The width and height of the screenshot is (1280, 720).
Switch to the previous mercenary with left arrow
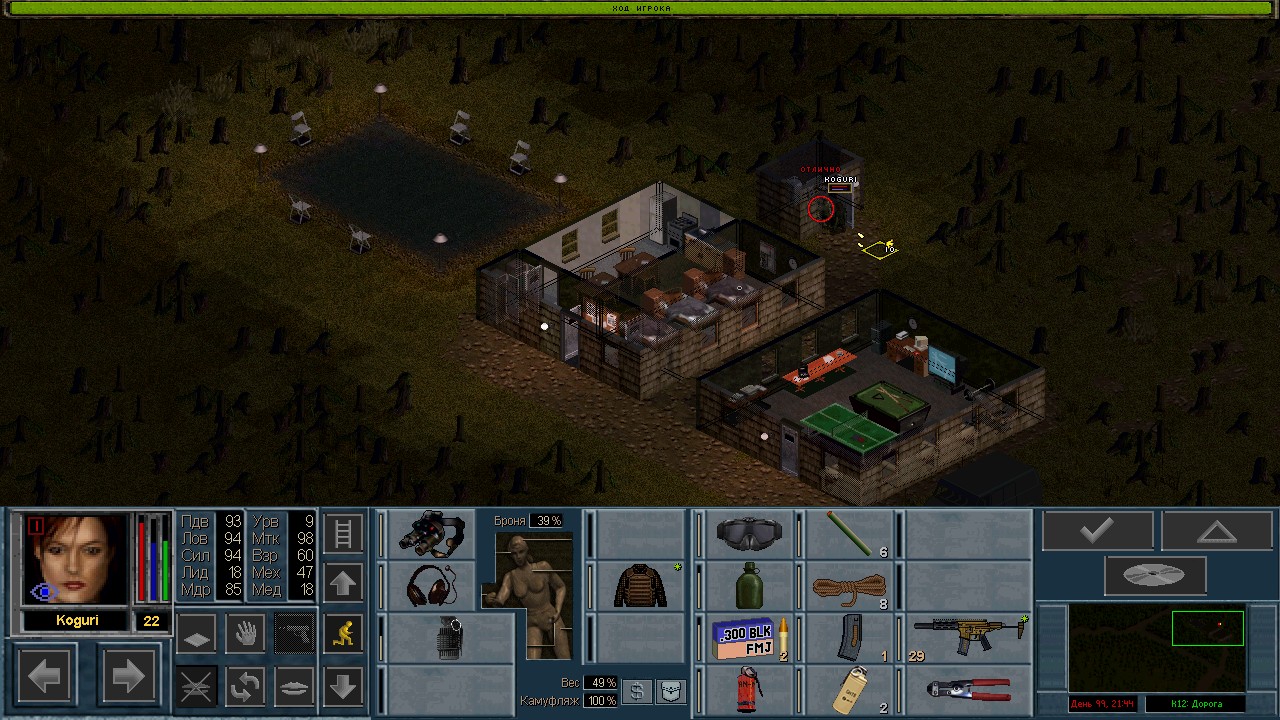coord(45,677)
